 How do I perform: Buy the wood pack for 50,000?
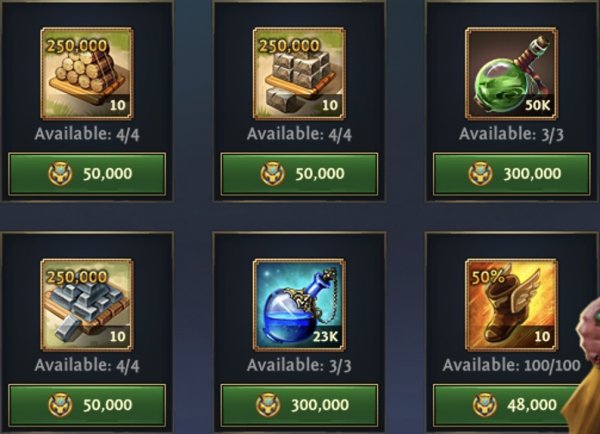click(x=87, y=173)
